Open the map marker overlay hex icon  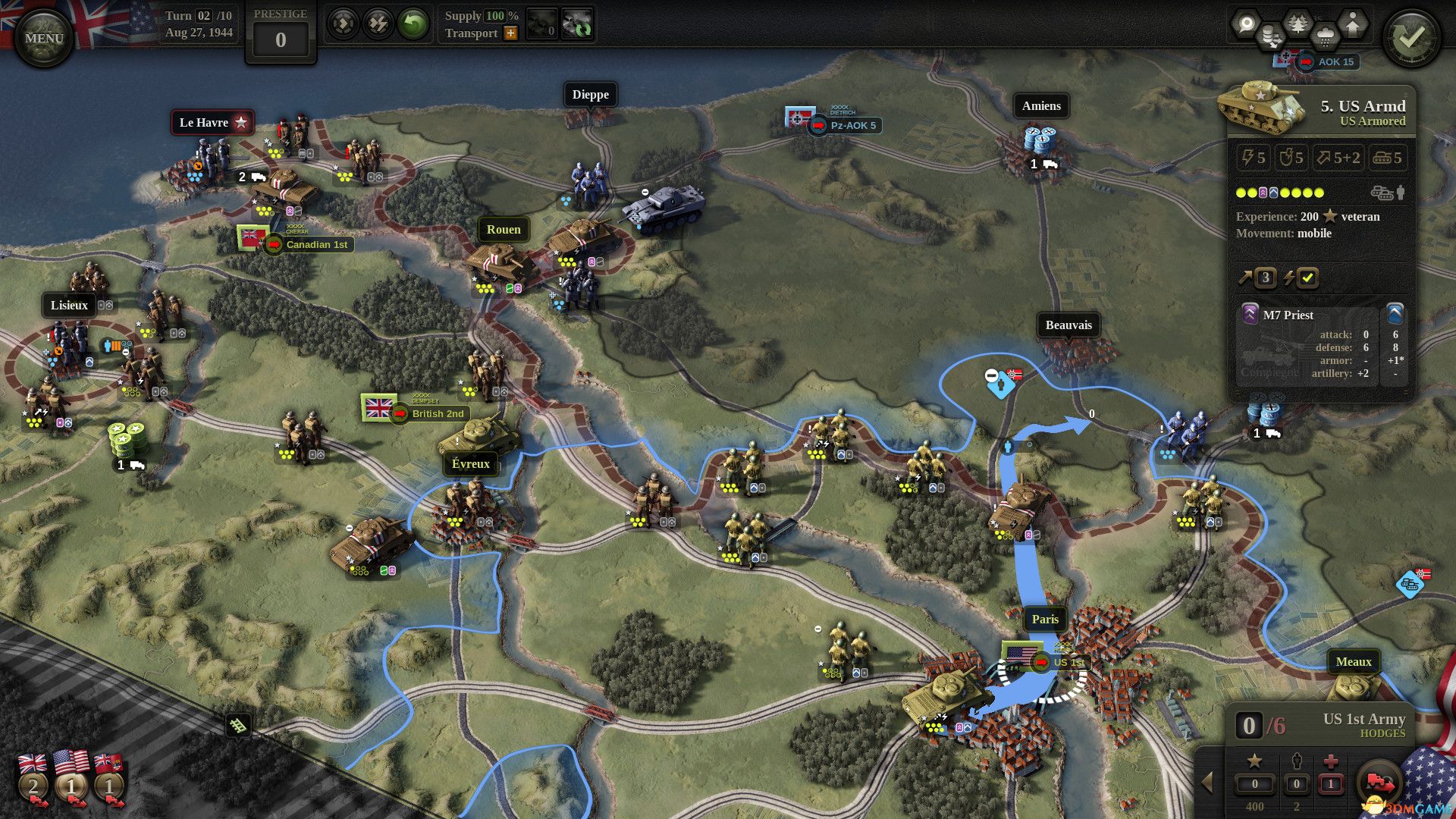click(1245, 21)
